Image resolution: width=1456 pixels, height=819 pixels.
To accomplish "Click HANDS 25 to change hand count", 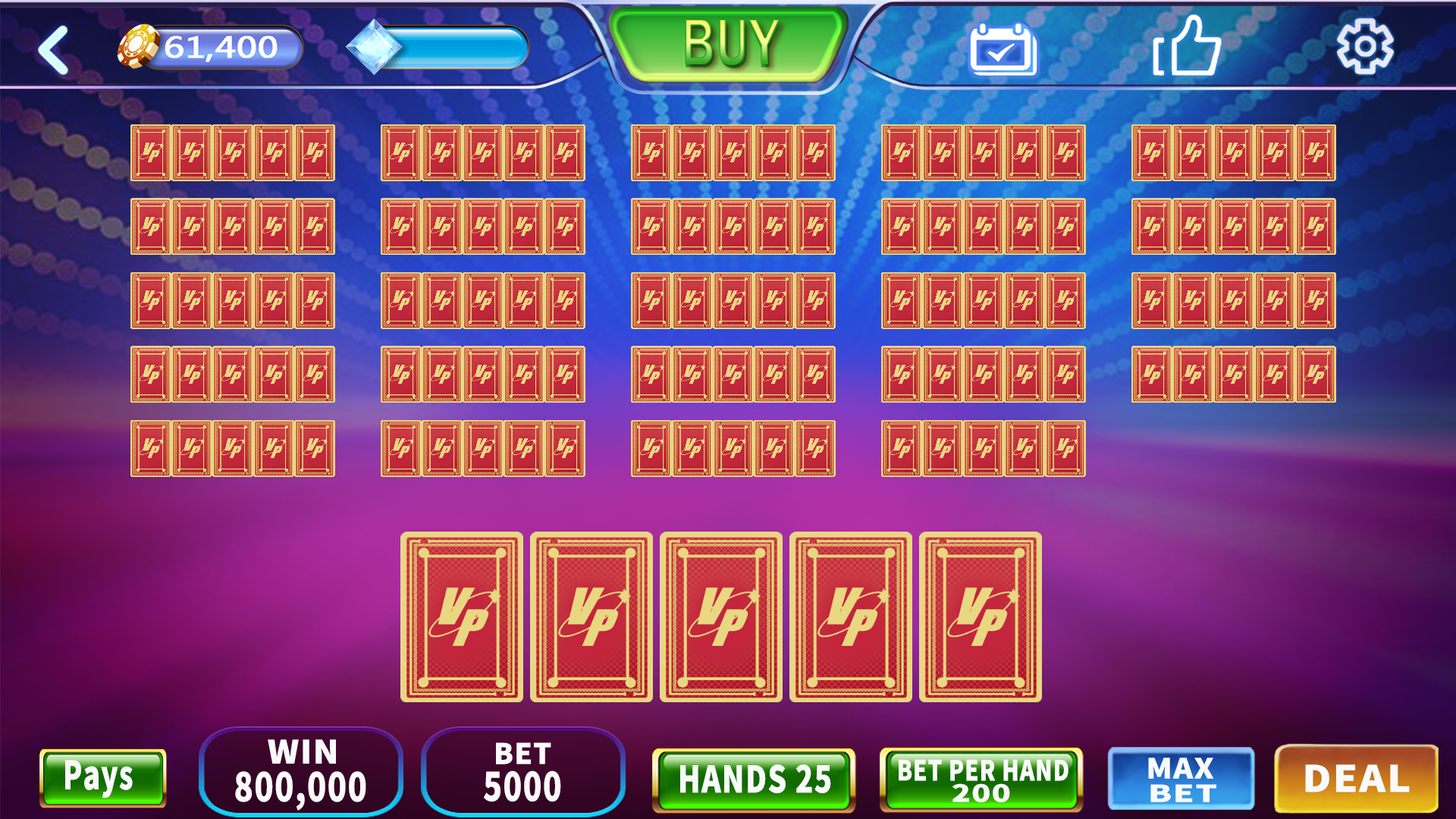I will pyautogui.click(x=752, y=777).
